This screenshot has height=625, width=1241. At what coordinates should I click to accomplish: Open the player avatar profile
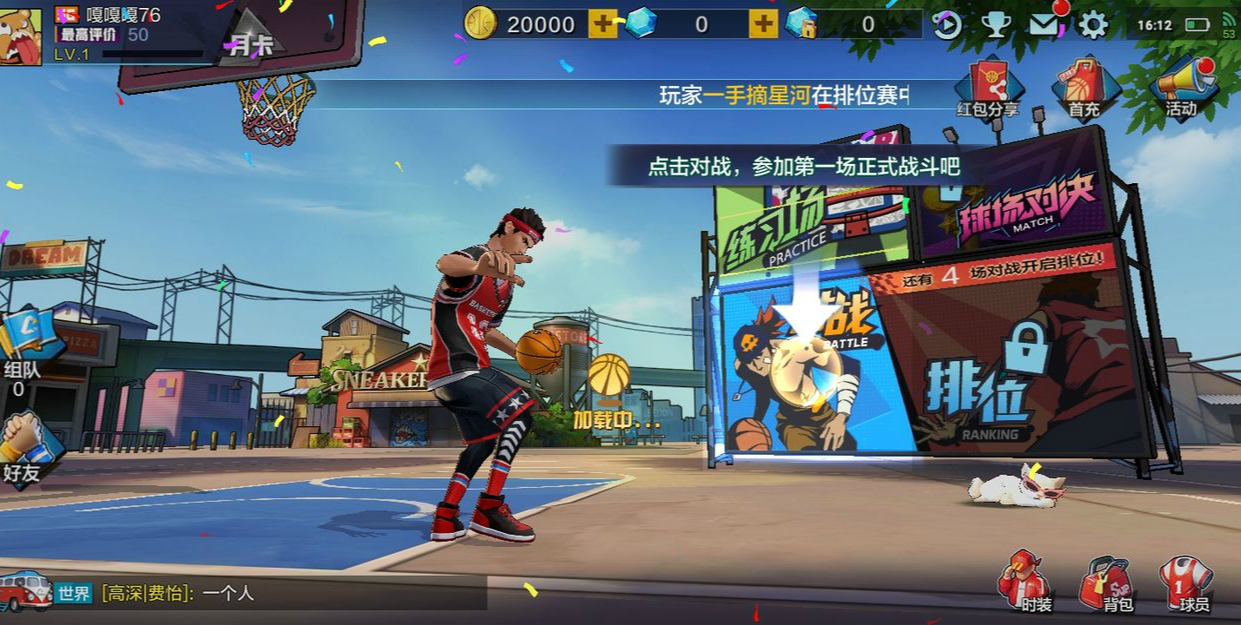pyautogui.click(x=20, y=36)
